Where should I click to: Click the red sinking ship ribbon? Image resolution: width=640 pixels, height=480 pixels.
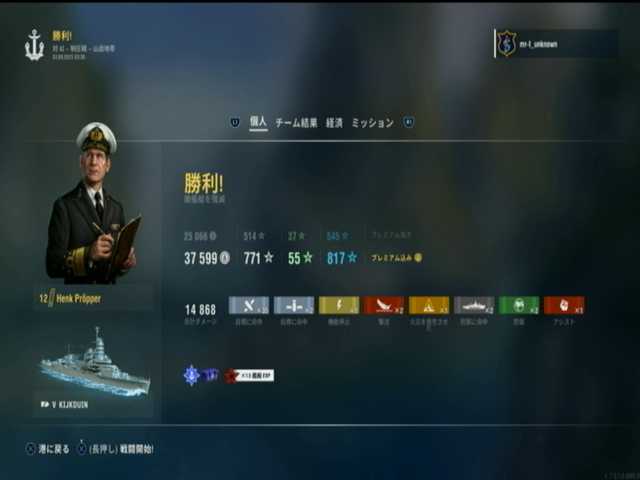[x=384, y=306]
